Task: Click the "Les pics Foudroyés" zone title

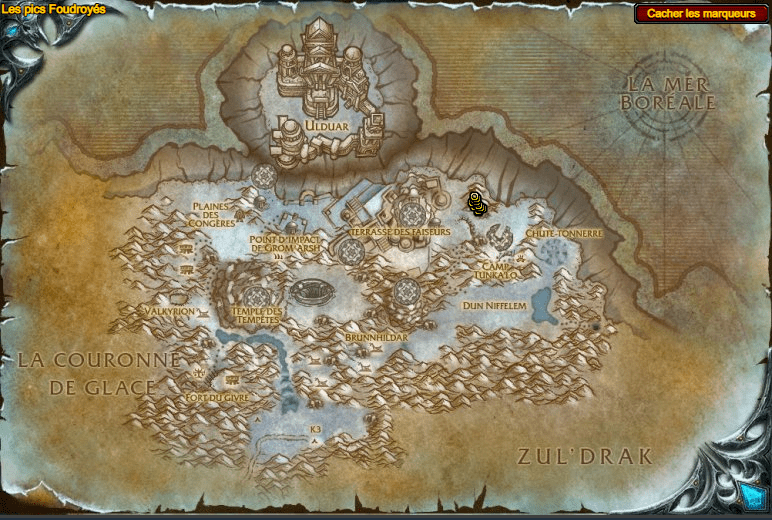Action: [x=54, y=9]
